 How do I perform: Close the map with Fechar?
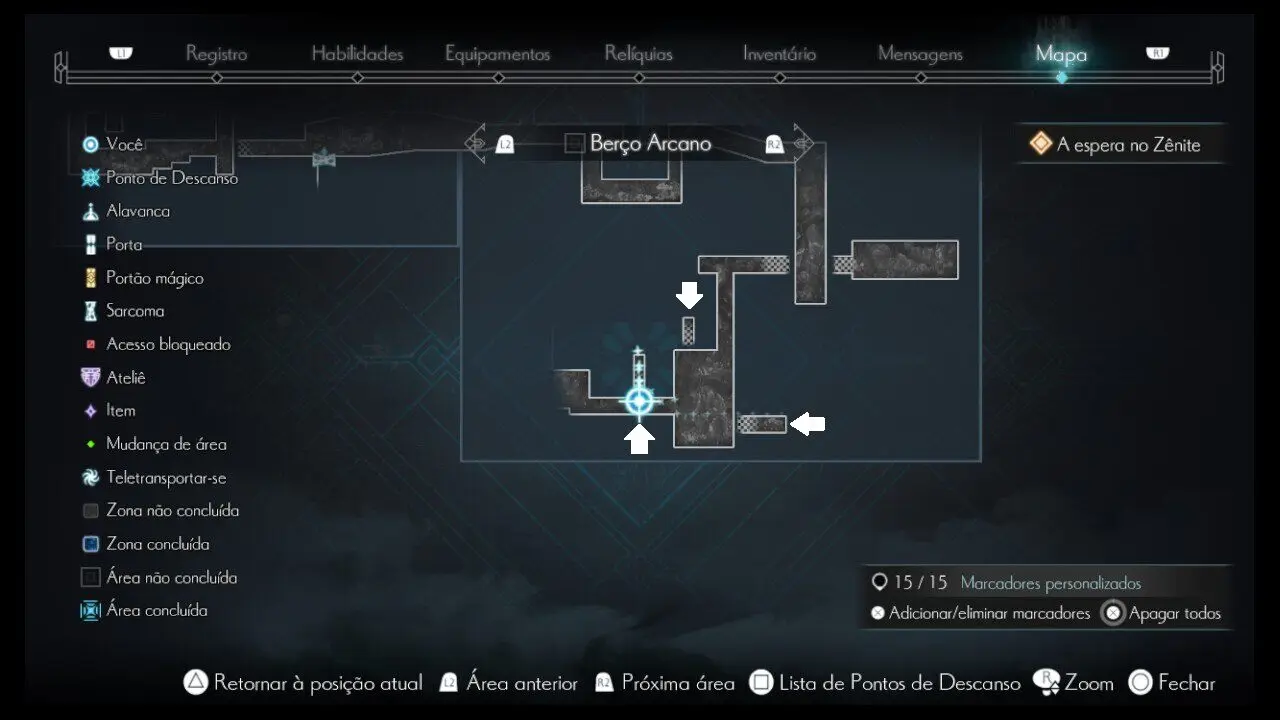click(x=1186, y=683)
